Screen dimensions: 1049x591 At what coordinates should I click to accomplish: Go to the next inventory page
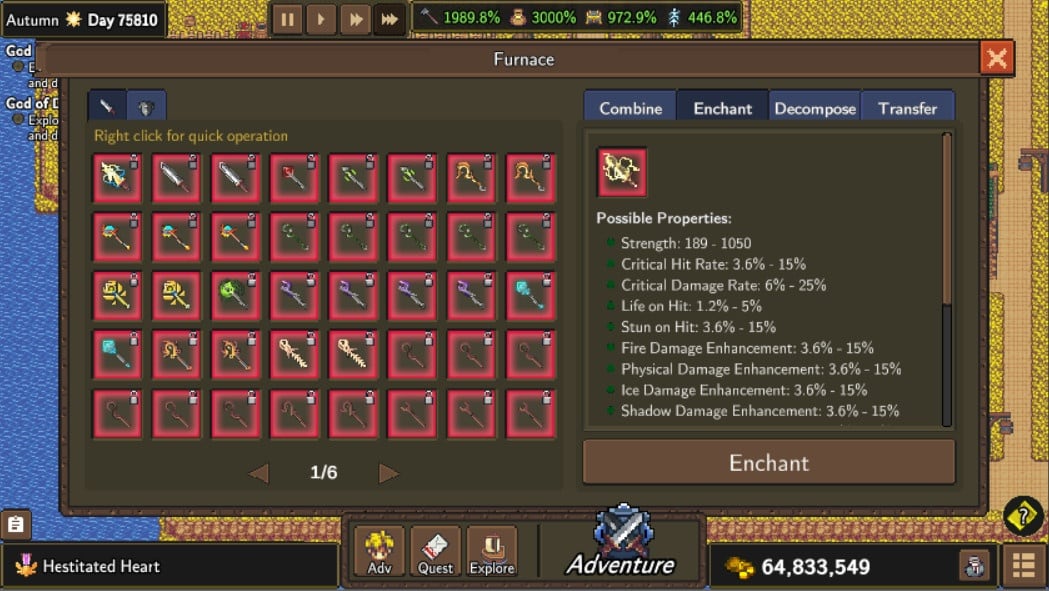coord(389,473)
